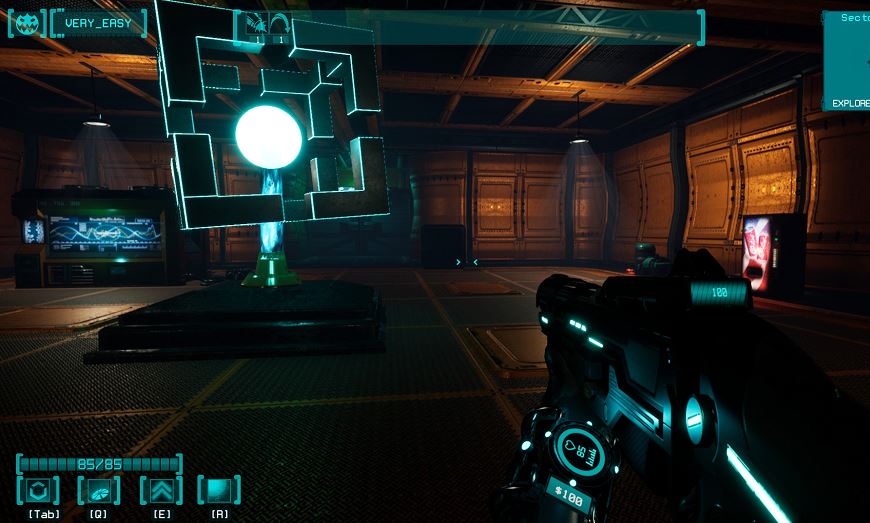The height and width of the screenshot is (523, 870).
Task: Open the Sector minimap panel
Action: 847,58
